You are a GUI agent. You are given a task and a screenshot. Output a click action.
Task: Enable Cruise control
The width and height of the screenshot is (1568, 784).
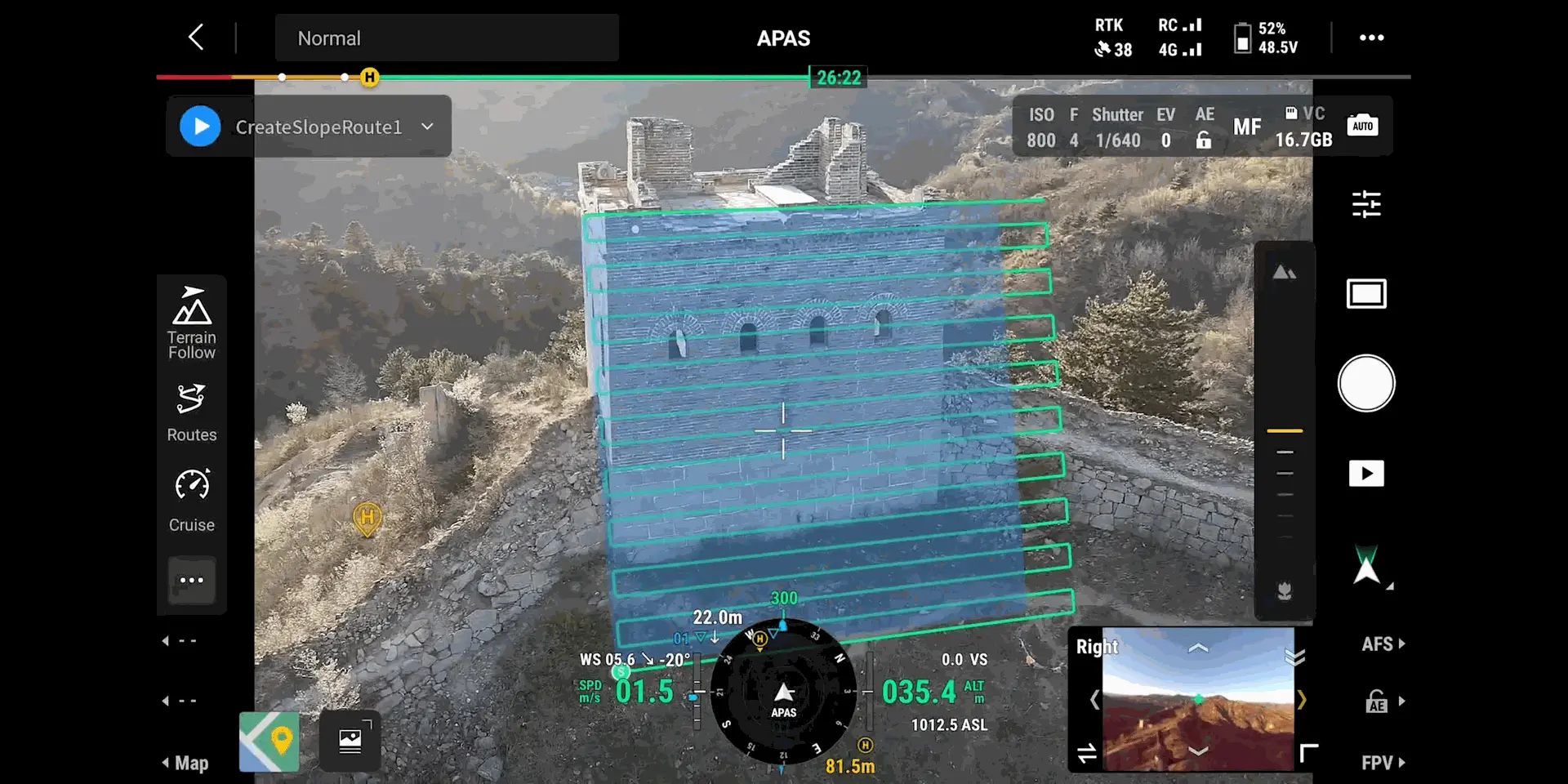[x=192, y=500]
